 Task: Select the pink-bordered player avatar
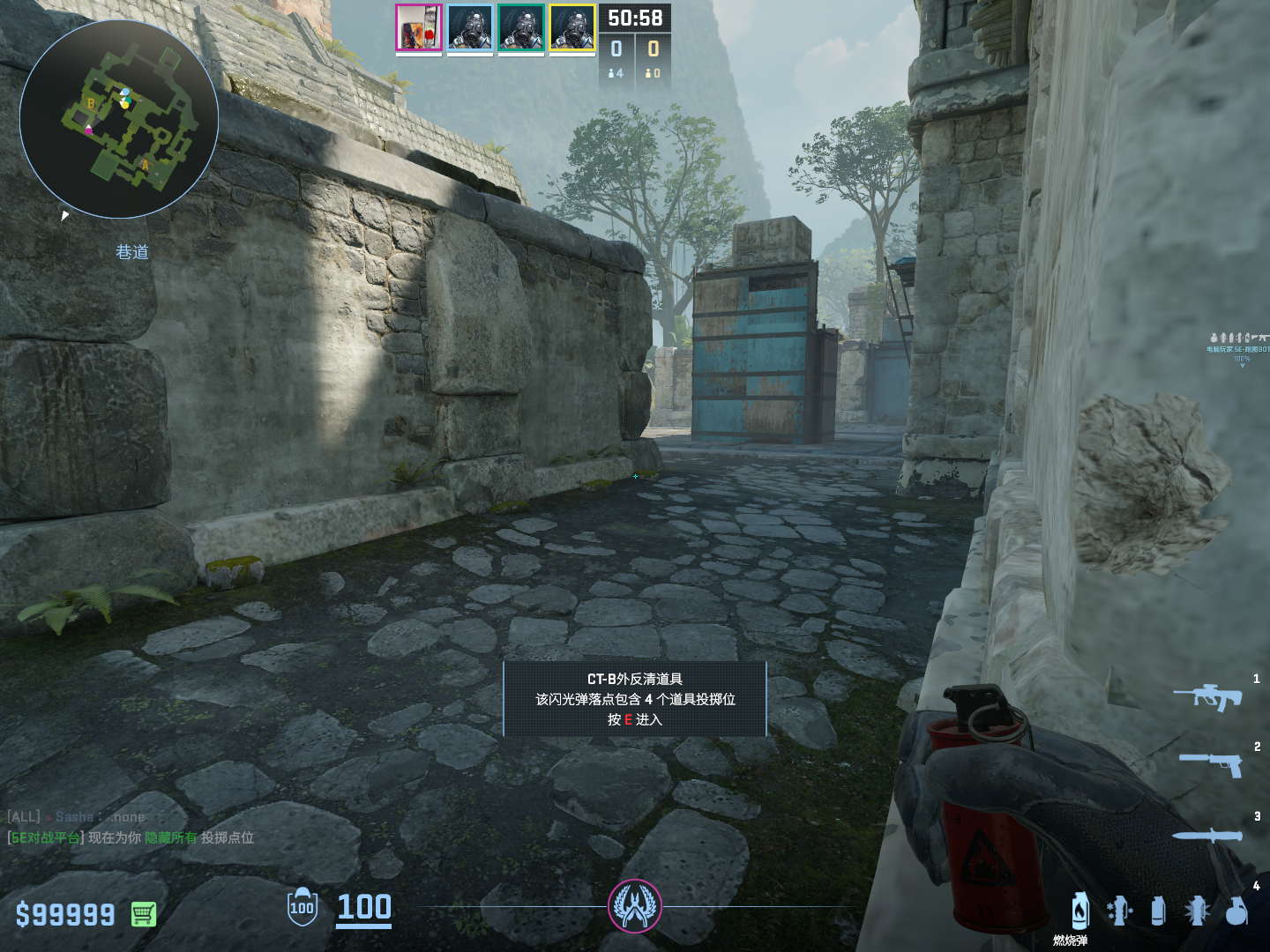[x=418, y=27]
